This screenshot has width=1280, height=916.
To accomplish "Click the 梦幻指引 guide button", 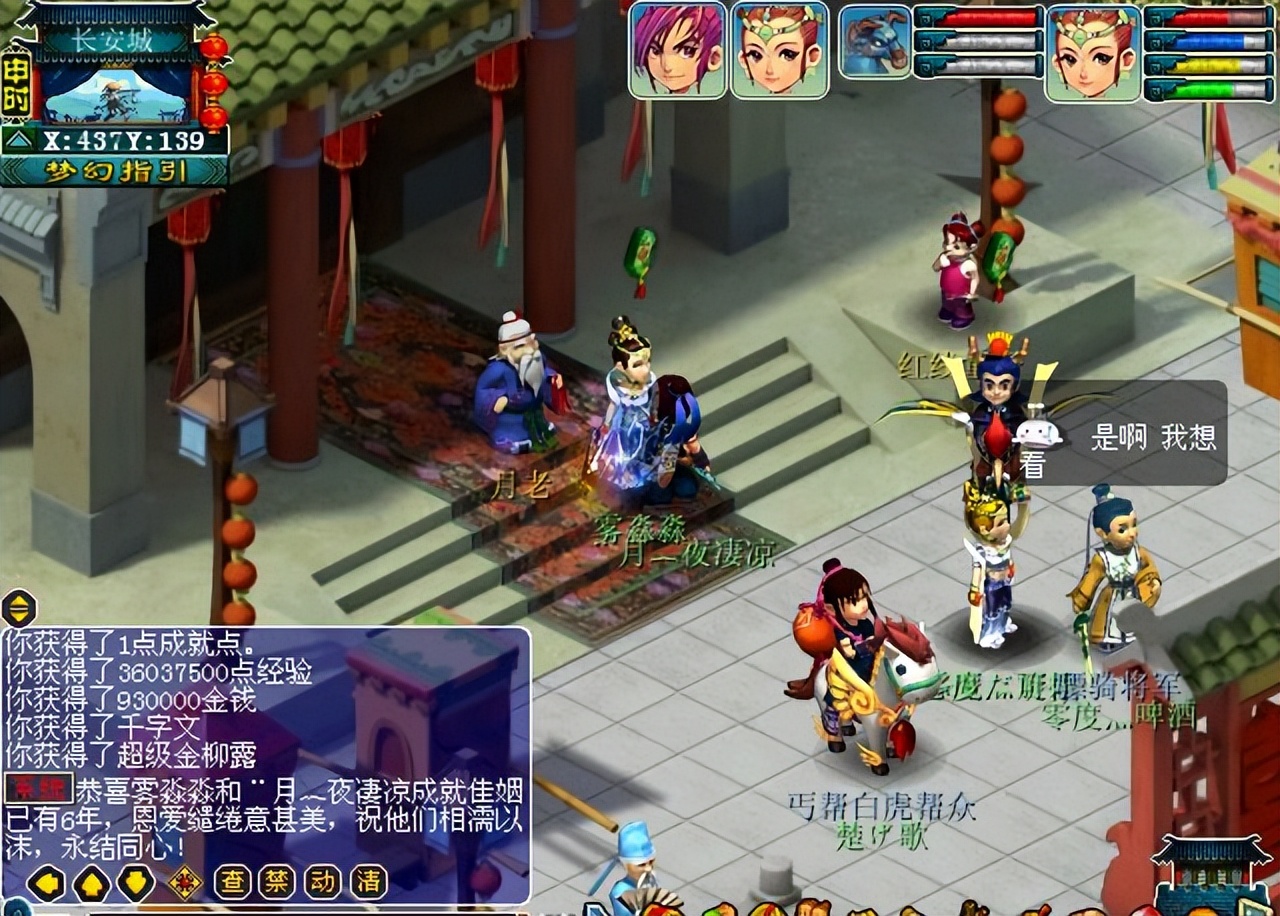I will (116, 171).
